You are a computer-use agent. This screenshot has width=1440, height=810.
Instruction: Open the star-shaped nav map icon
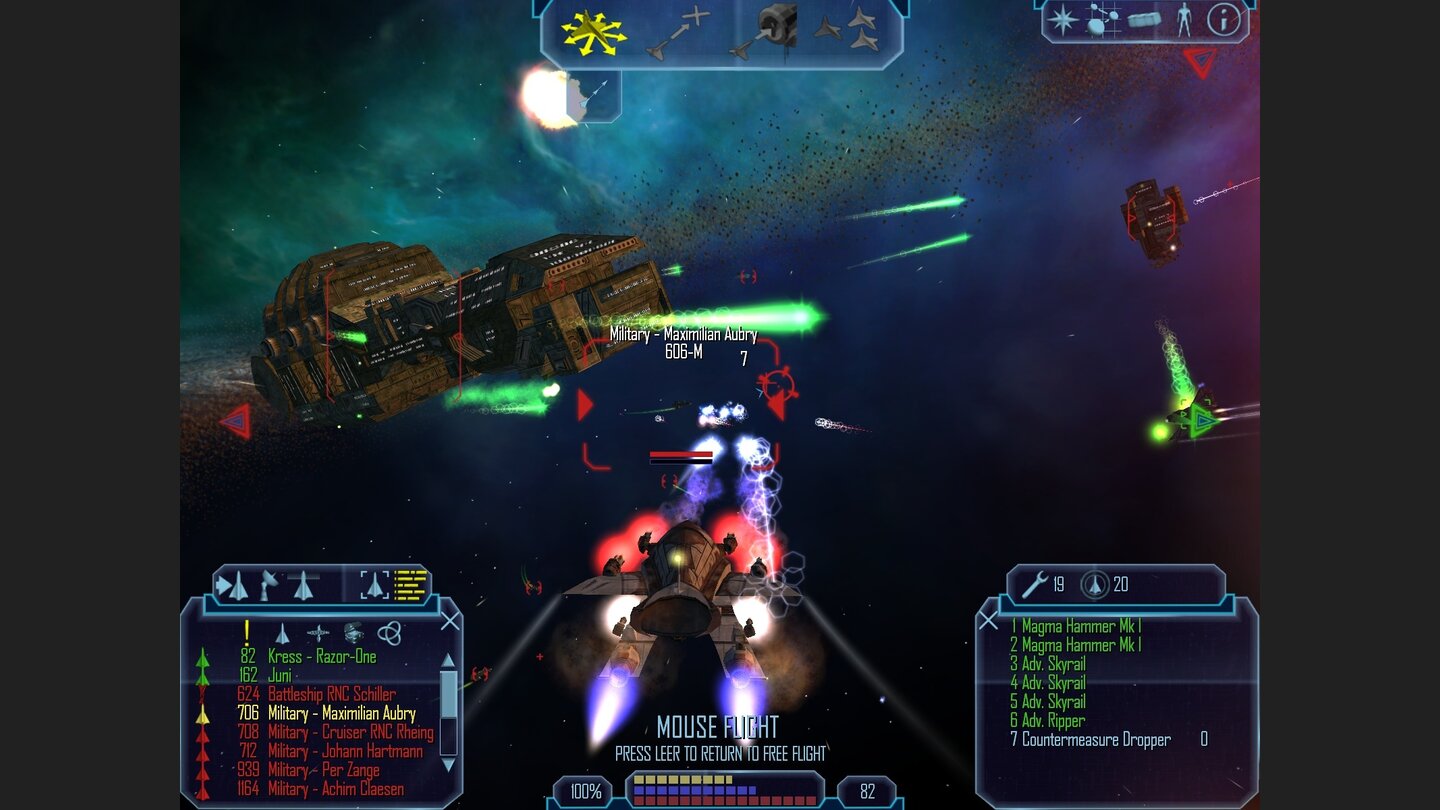tap(1062, 20)
